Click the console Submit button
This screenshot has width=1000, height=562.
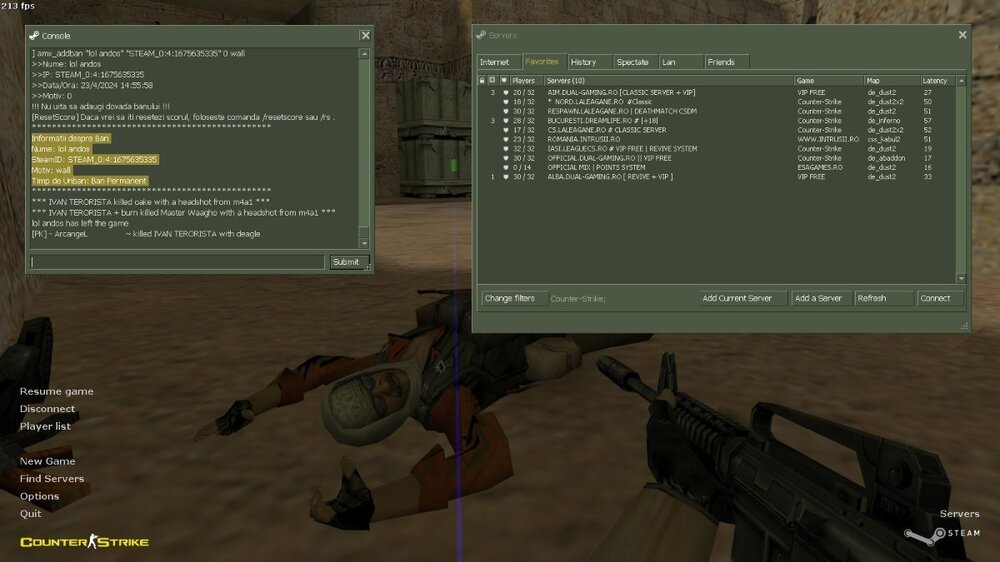[x=345, y=262]
